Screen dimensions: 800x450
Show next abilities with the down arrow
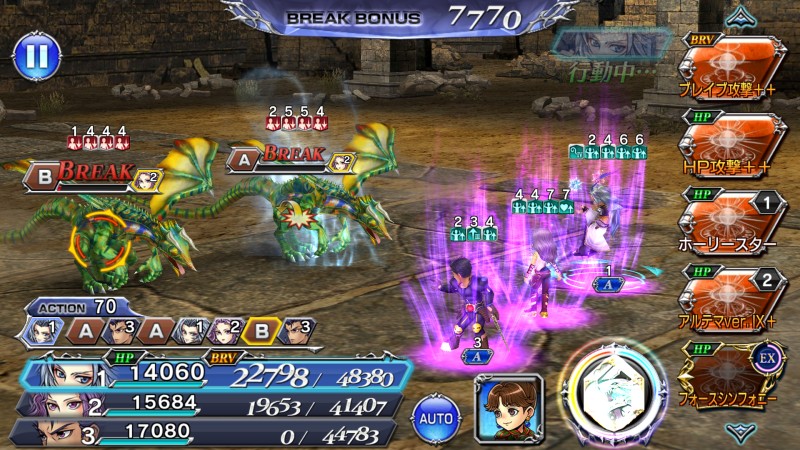tap(741, 431)
